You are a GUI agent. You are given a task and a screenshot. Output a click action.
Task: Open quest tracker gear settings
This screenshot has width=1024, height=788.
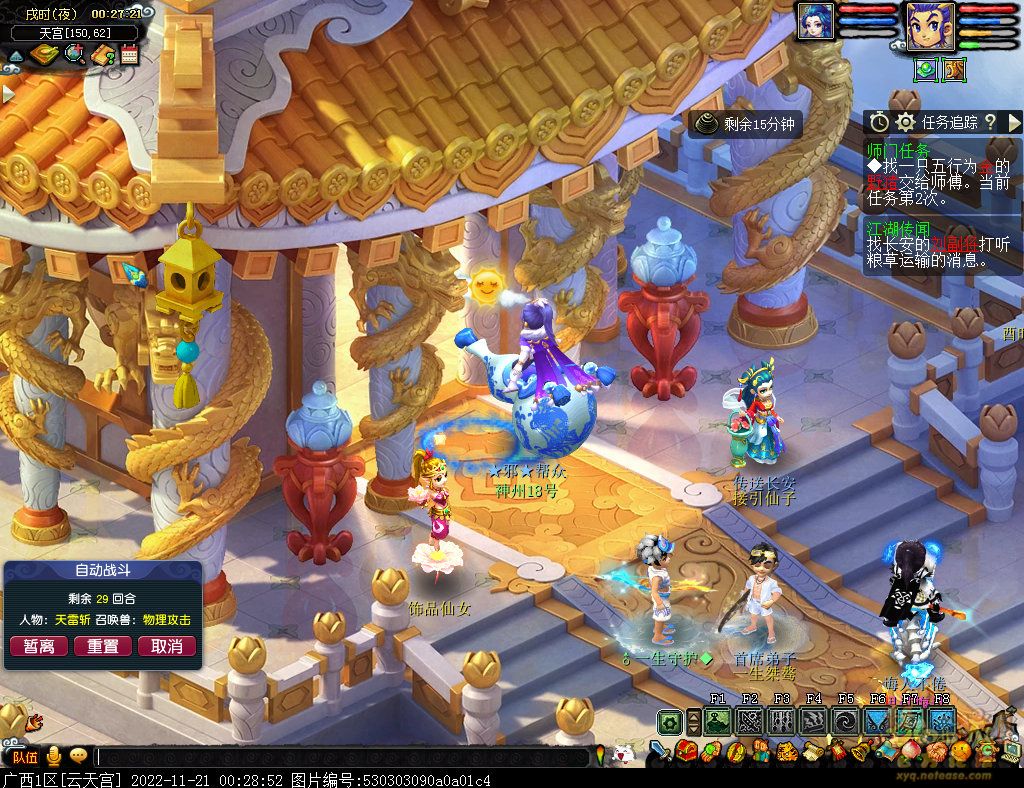(906, 122)
